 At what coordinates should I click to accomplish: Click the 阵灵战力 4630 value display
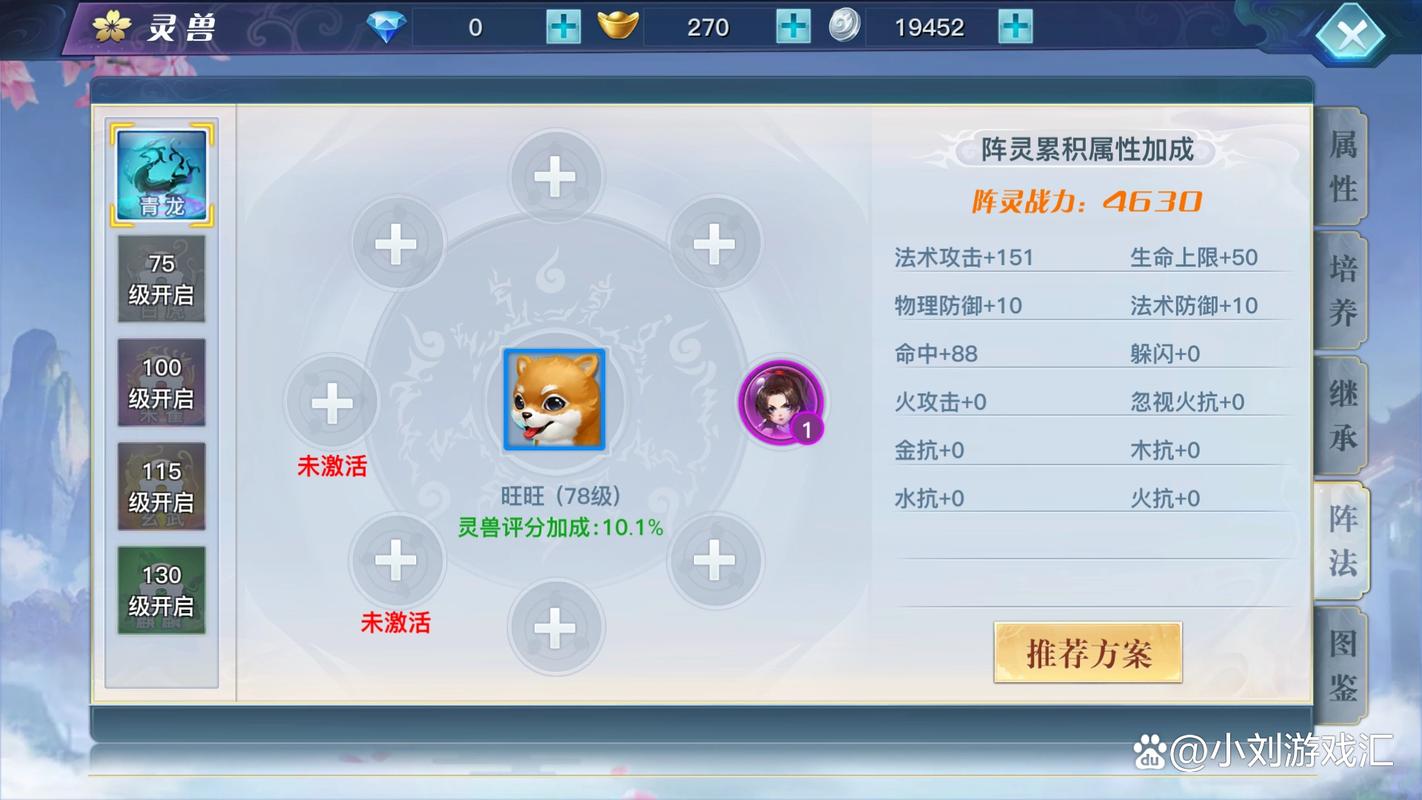[x=1088, y=200]
